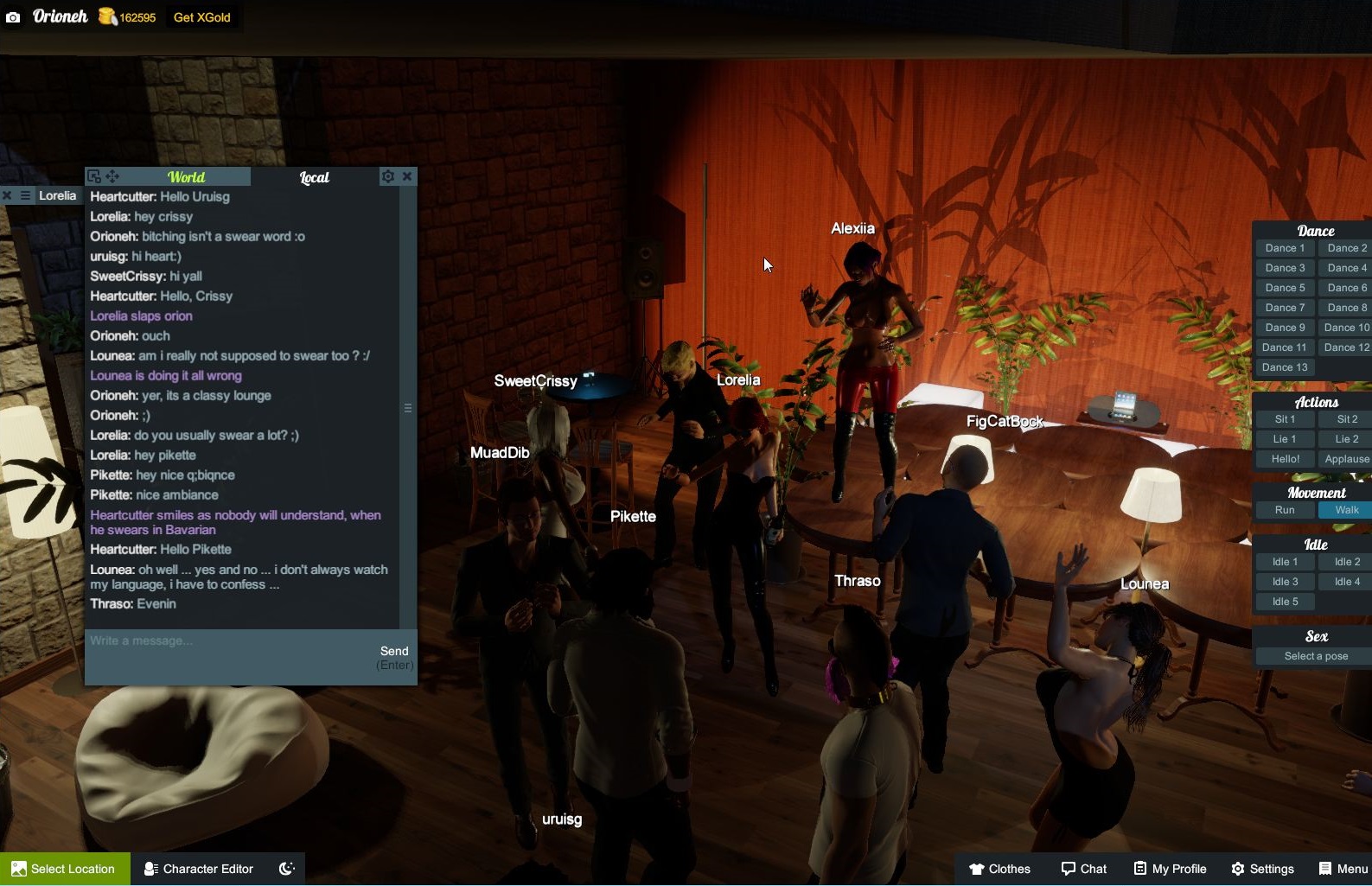
Task: Open the Select a pose chooser
Action: (1315, 655)
